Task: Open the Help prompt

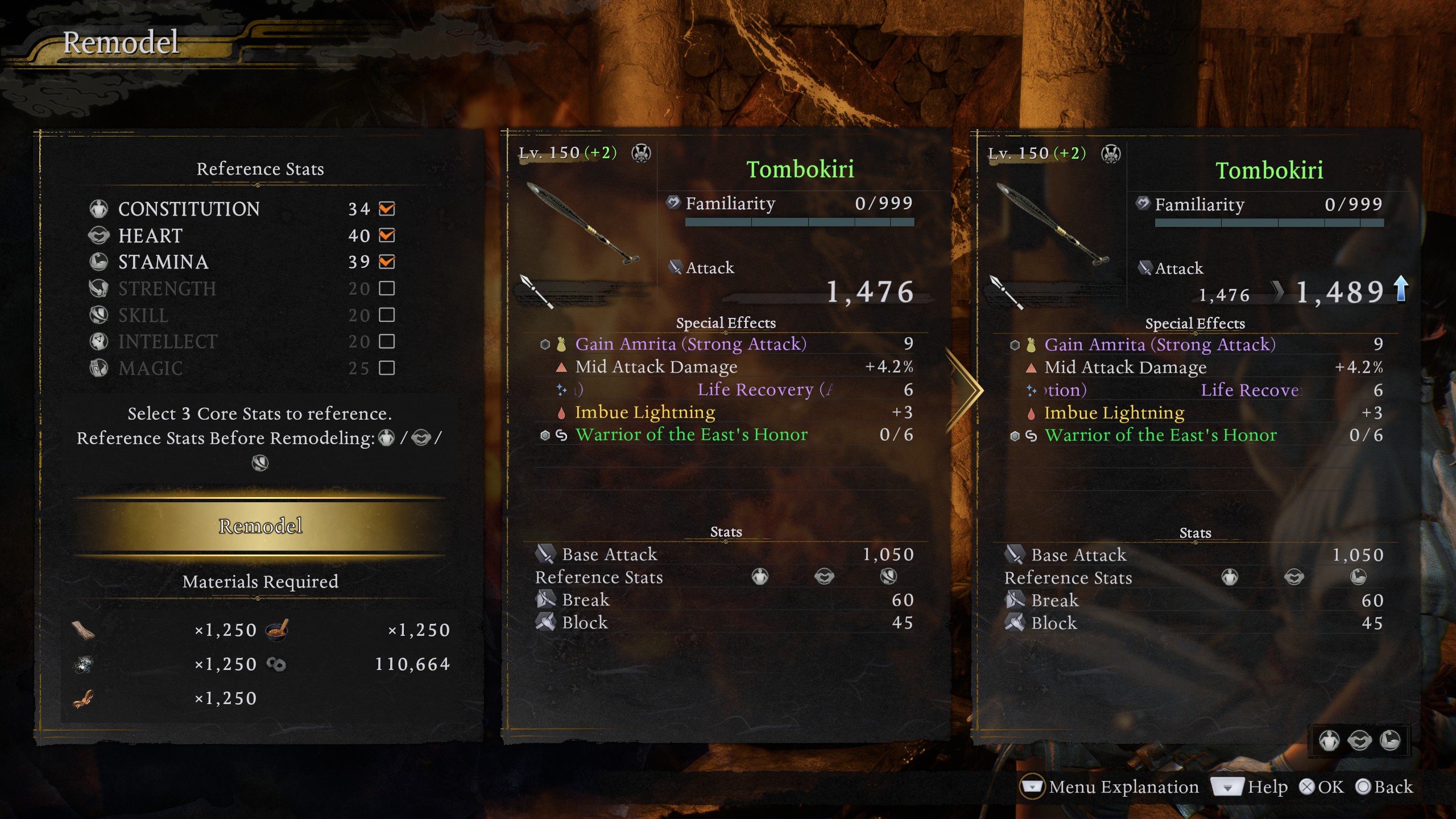Action: point(1250,787)
